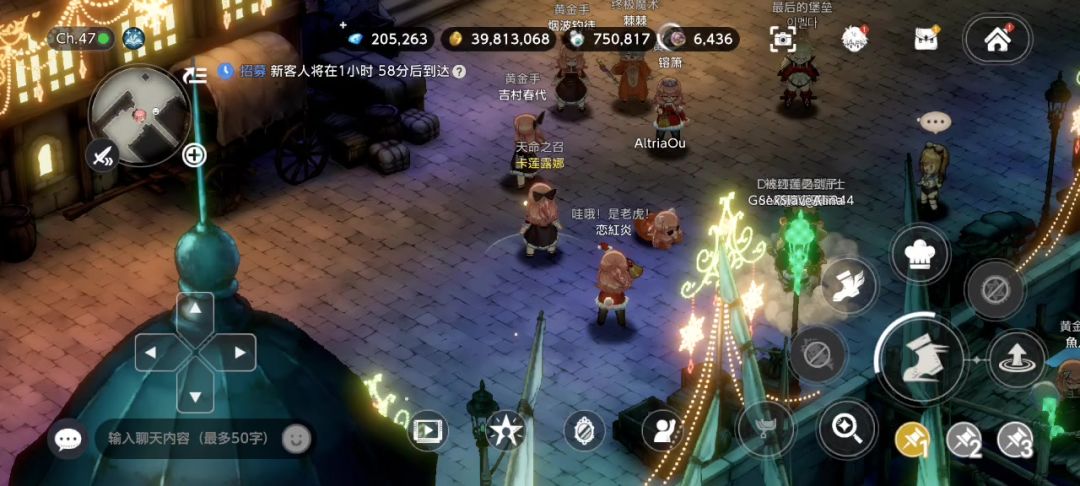Focus the chat message input field

click(188, 438)
